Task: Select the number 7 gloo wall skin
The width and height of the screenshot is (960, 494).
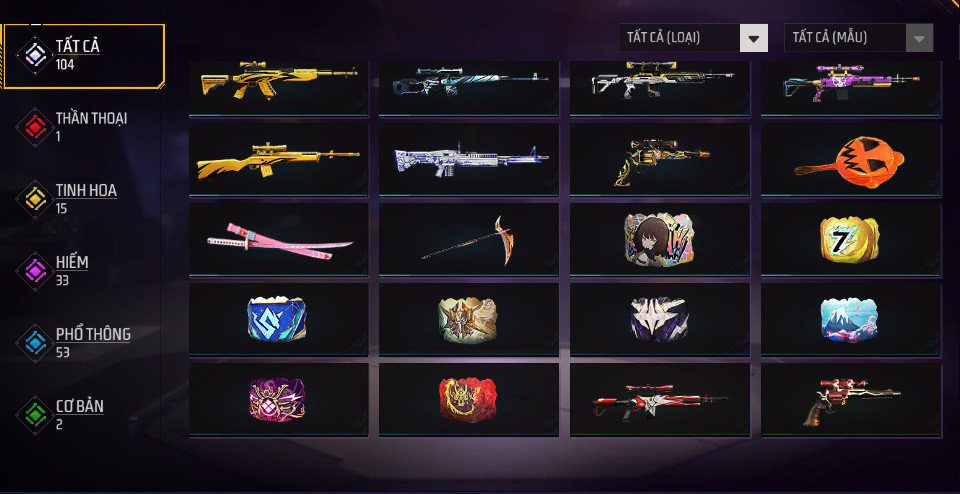Action: click(850, 238)
